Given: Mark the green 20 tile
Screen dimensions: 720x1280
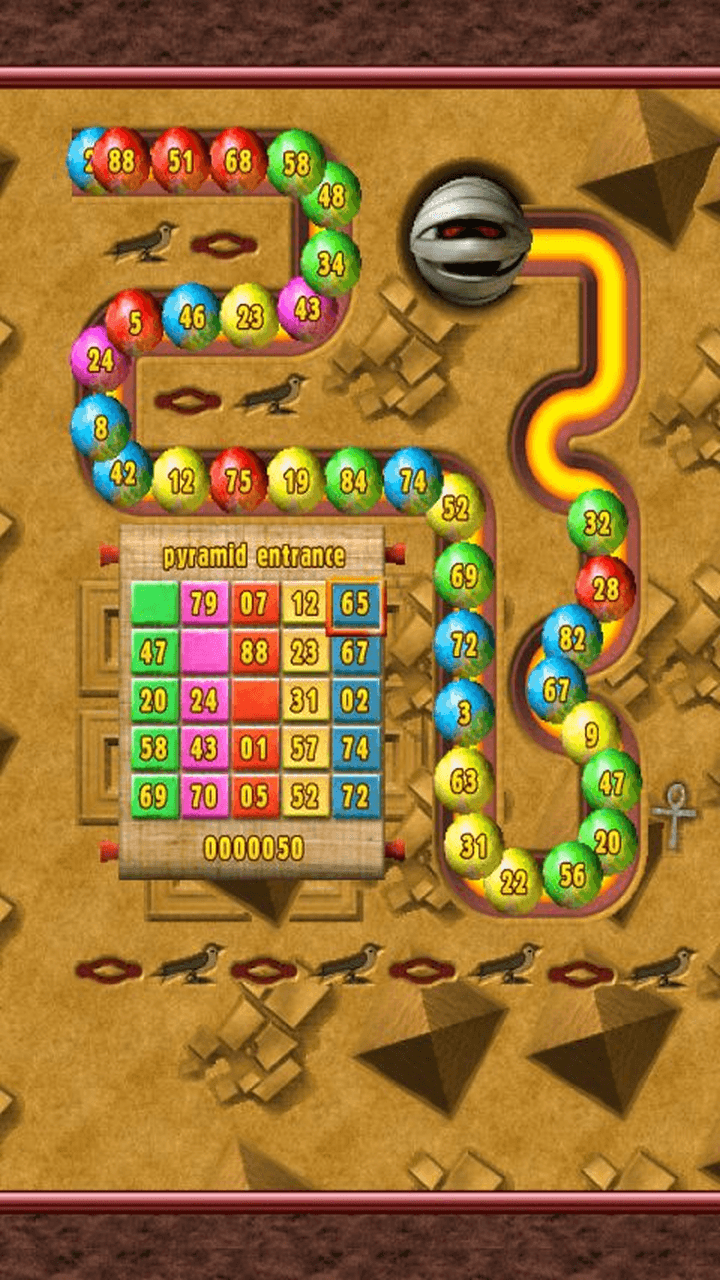Looking at the screenshot, I should (154, 700).
